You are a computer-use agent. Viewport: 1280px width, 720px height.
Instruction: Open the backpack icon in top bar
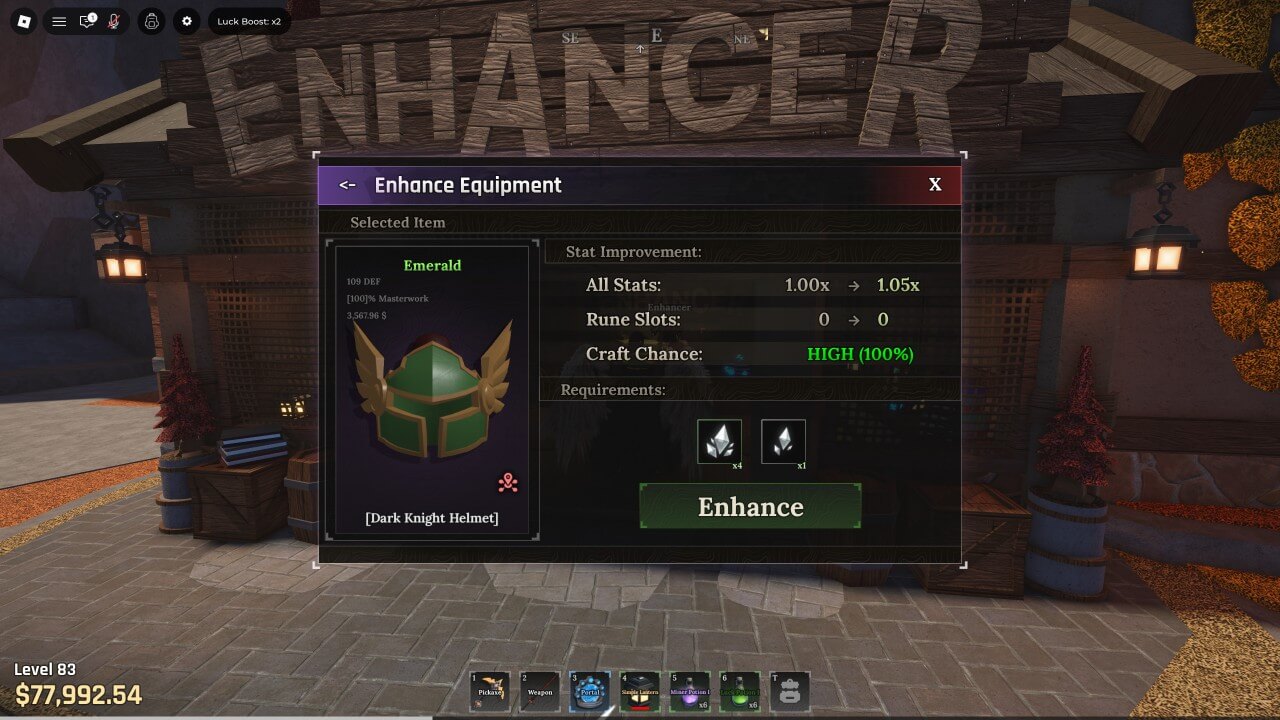point(151,21)
